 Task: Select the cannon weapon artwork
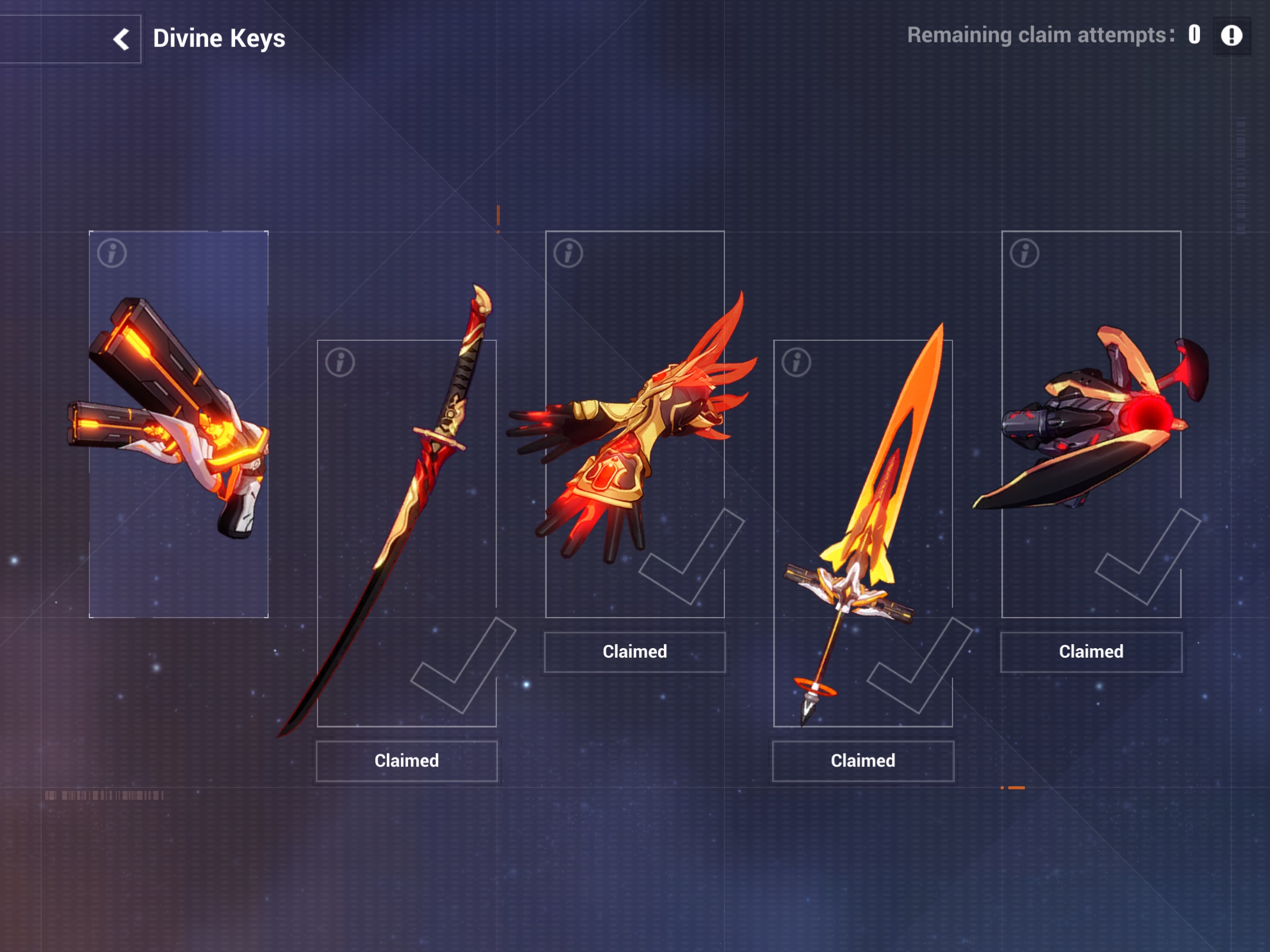point(1094,423)
